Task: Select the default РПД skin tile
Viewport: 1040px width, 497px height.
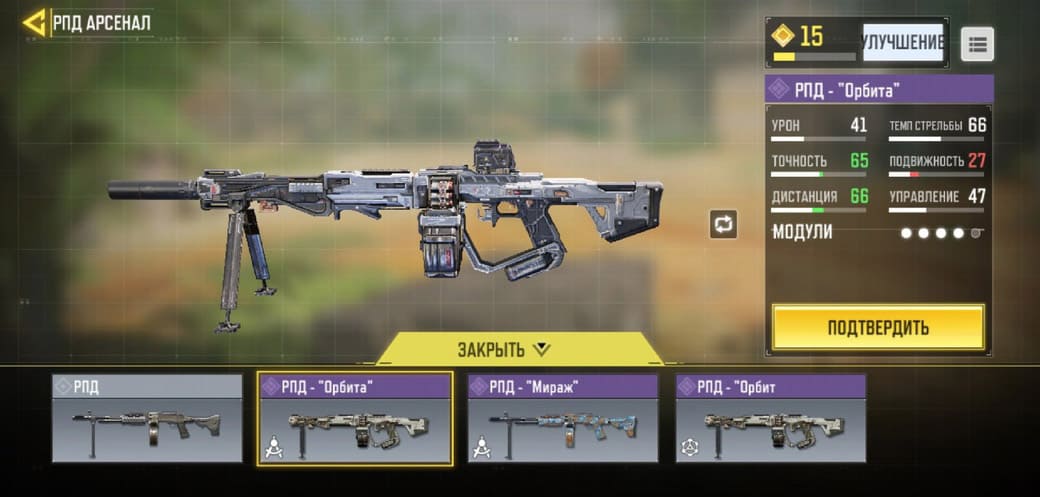Action: (x=147, y=419)
